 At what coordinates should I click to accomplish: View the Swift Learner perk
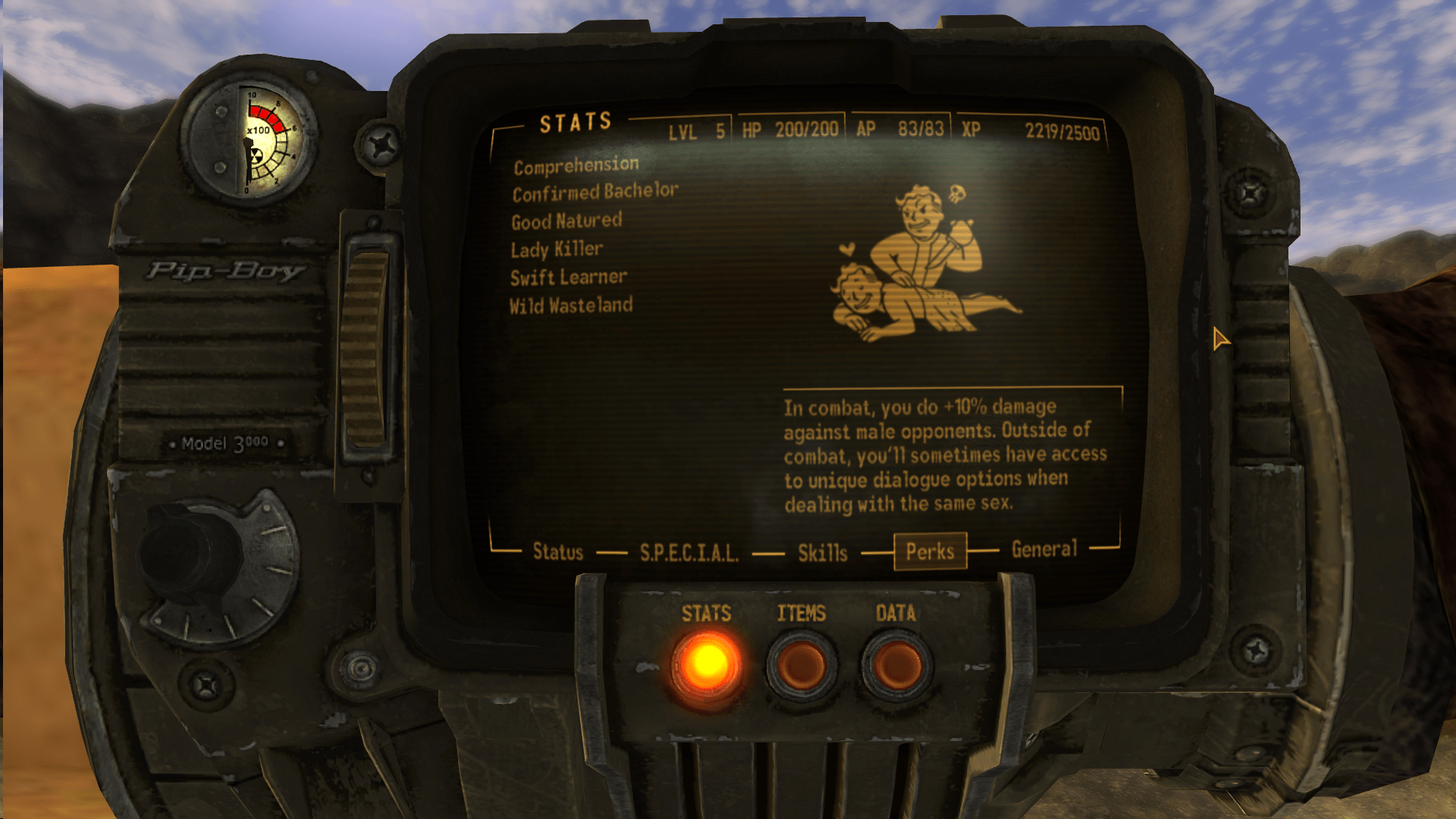(x=568, y=278)
